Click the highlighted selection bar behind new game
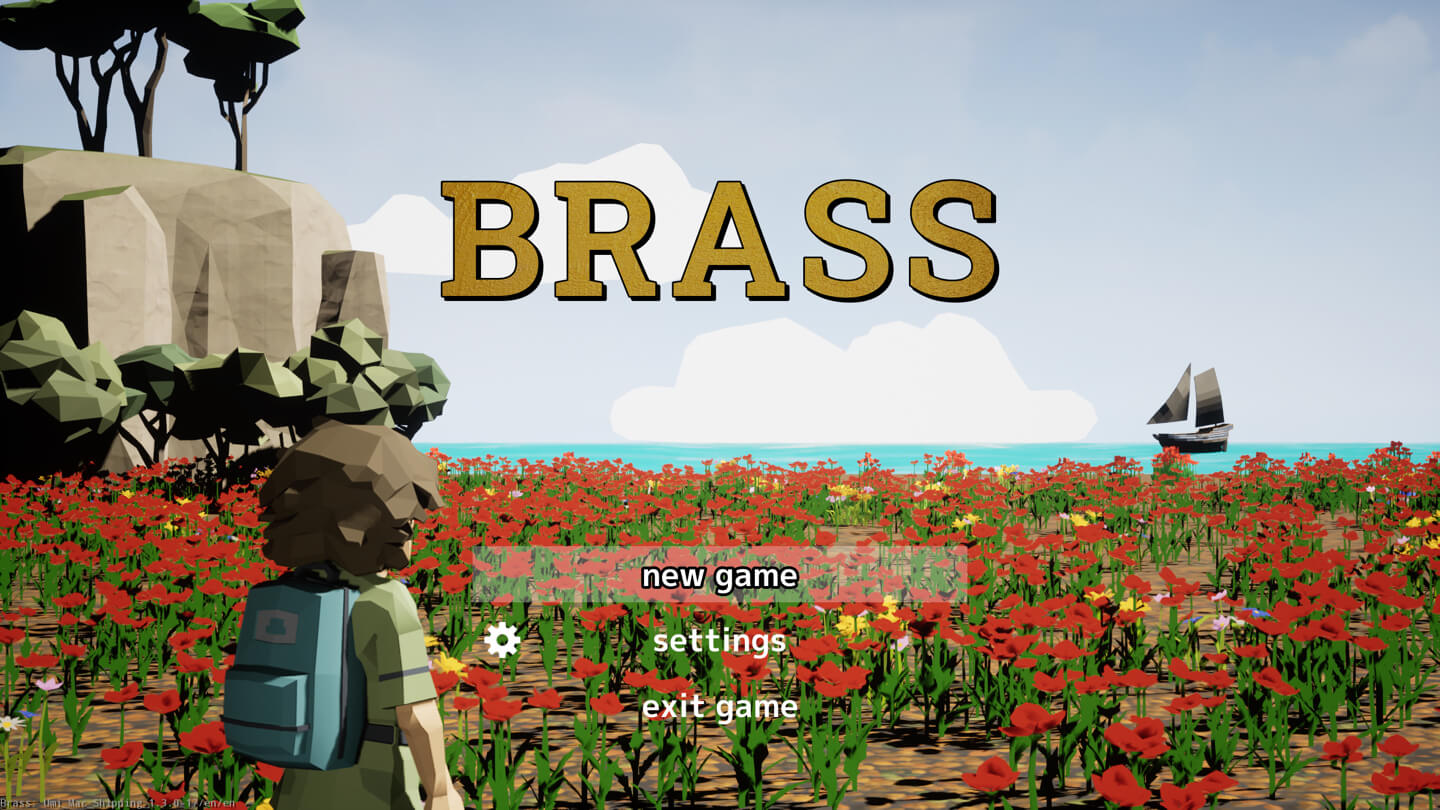This screenshot has height=810, width=1440. [560, 576]
